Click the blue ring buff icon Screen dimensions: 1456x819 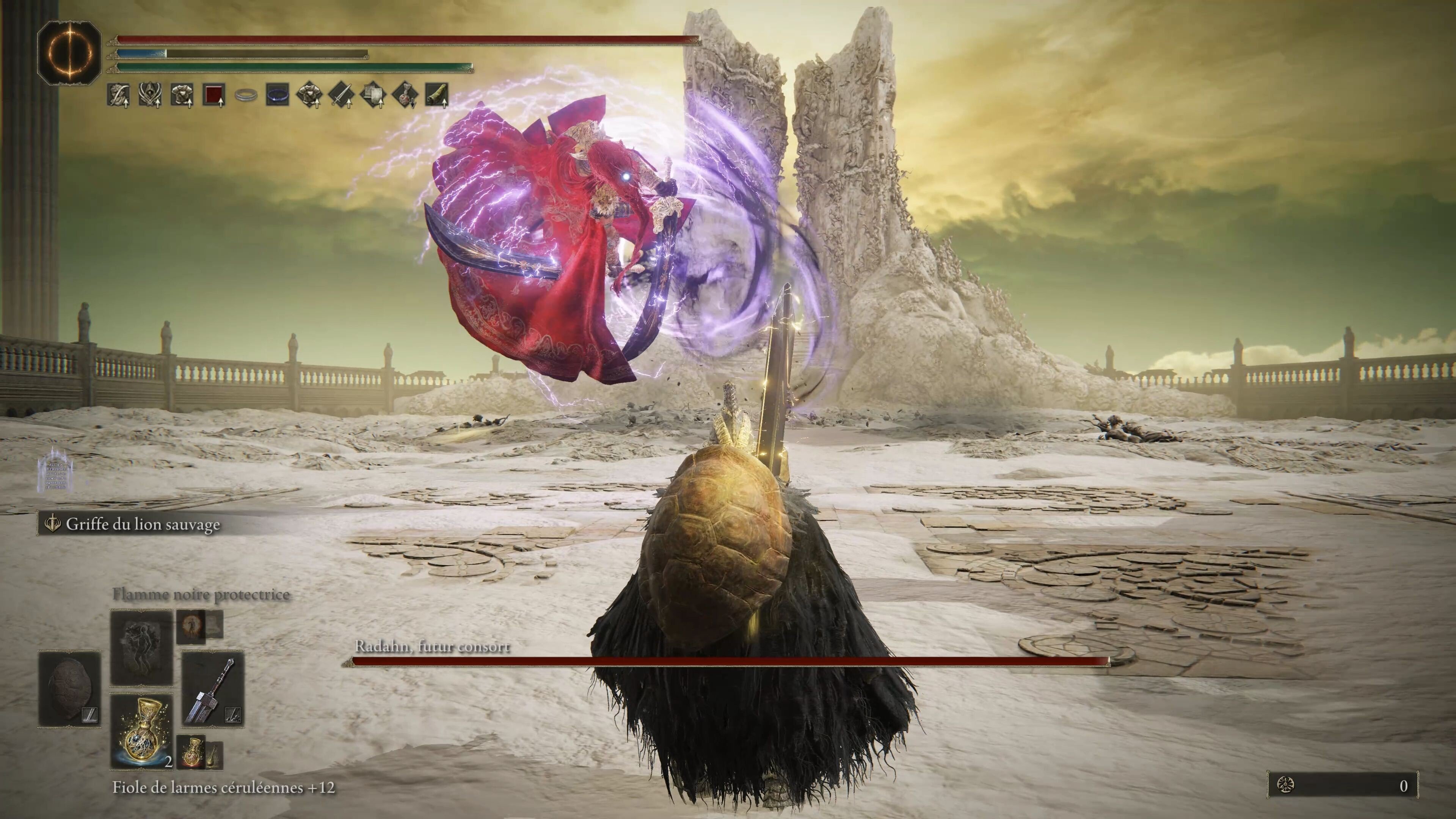click(x=278, y=95)
